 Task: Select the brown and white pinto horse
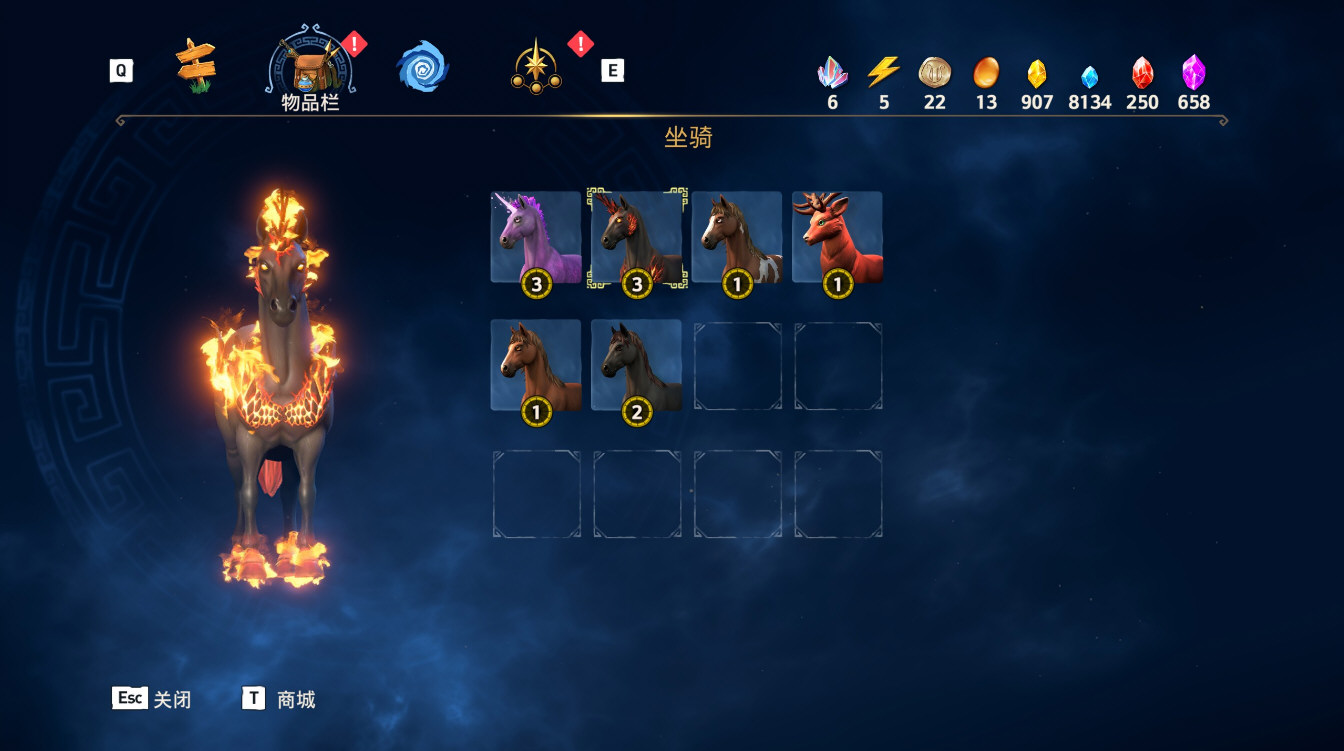(x=737, y=238)
